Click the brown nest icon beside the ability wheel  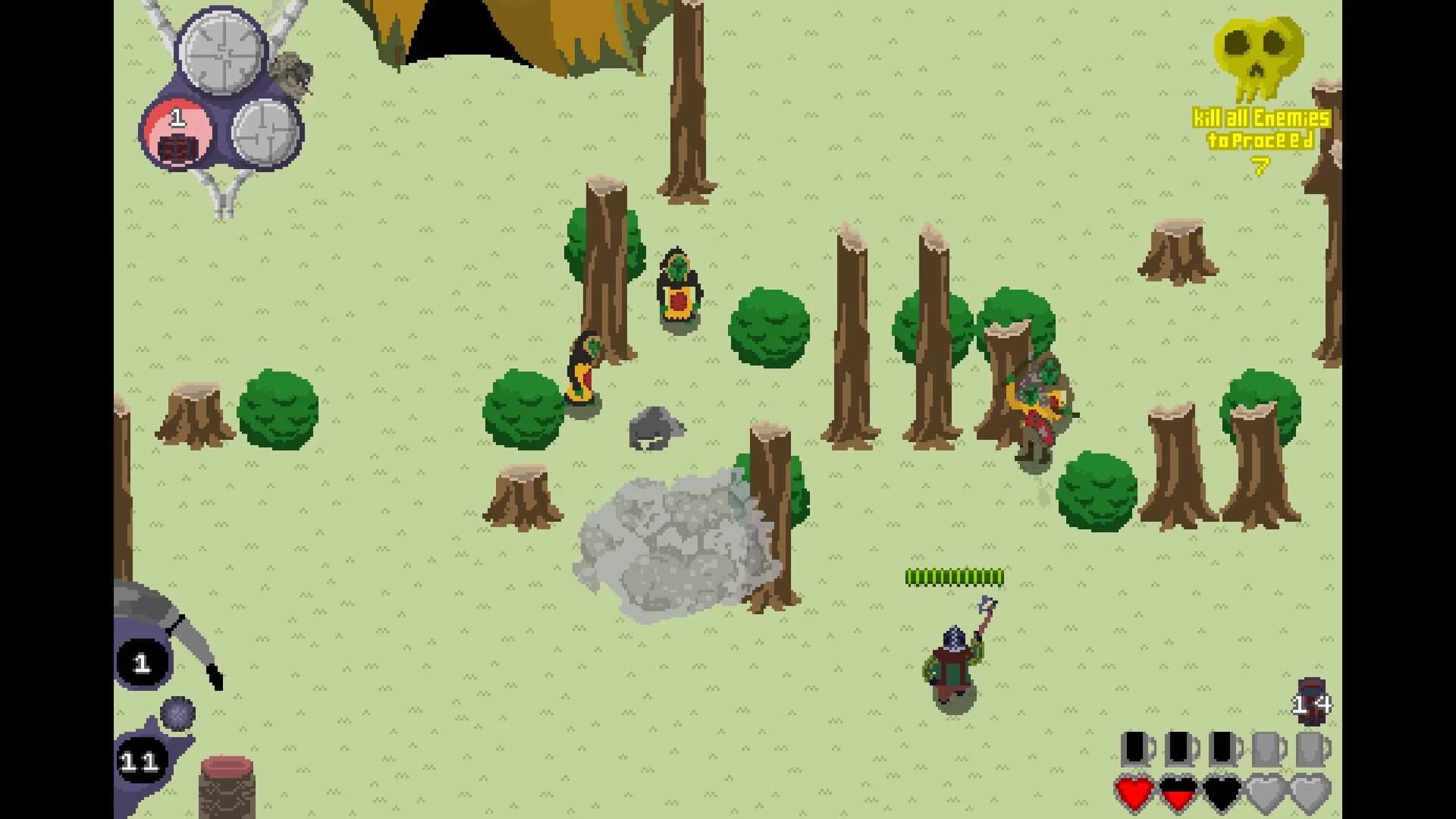(292, 76)
